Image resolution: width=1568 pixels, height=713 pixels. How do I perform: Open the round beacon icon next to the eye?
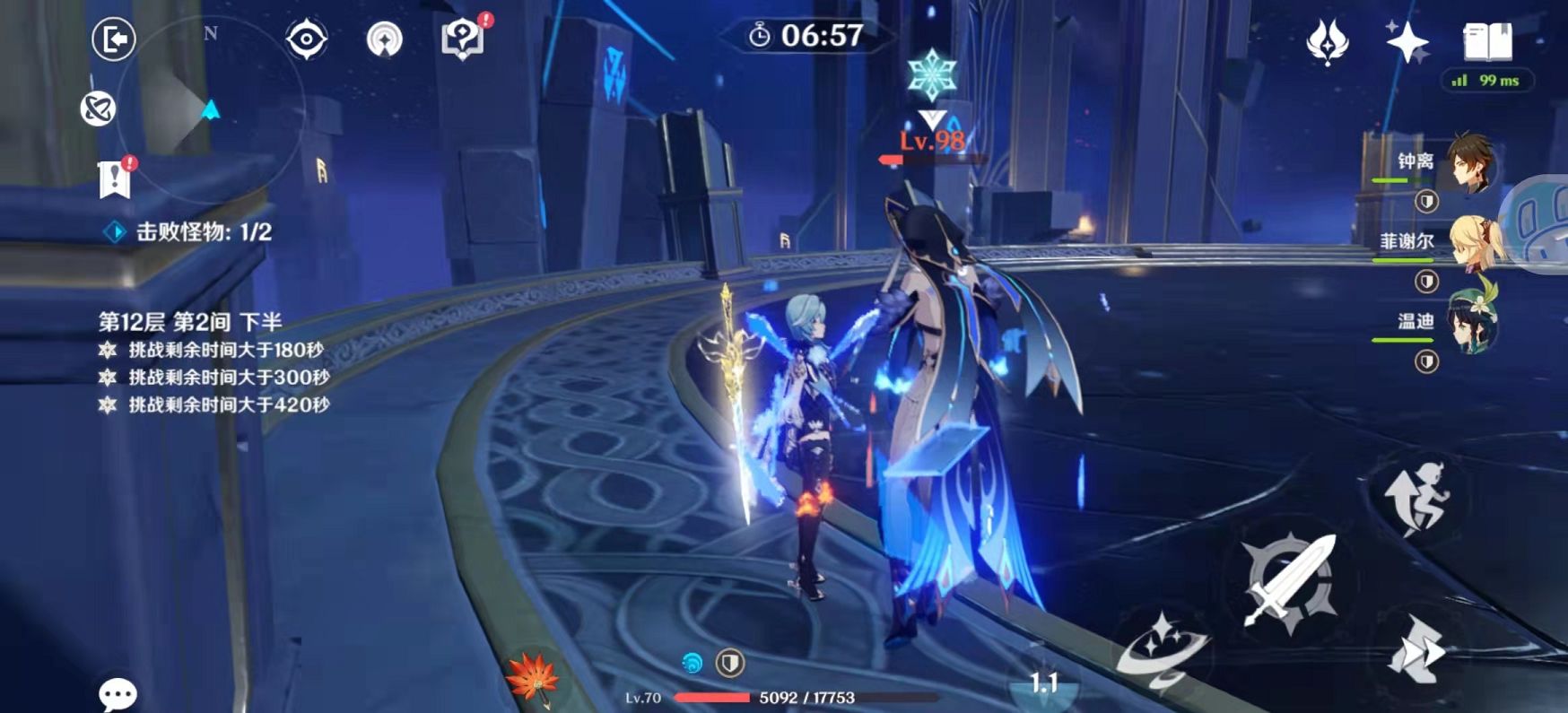(x=385, y=39)
